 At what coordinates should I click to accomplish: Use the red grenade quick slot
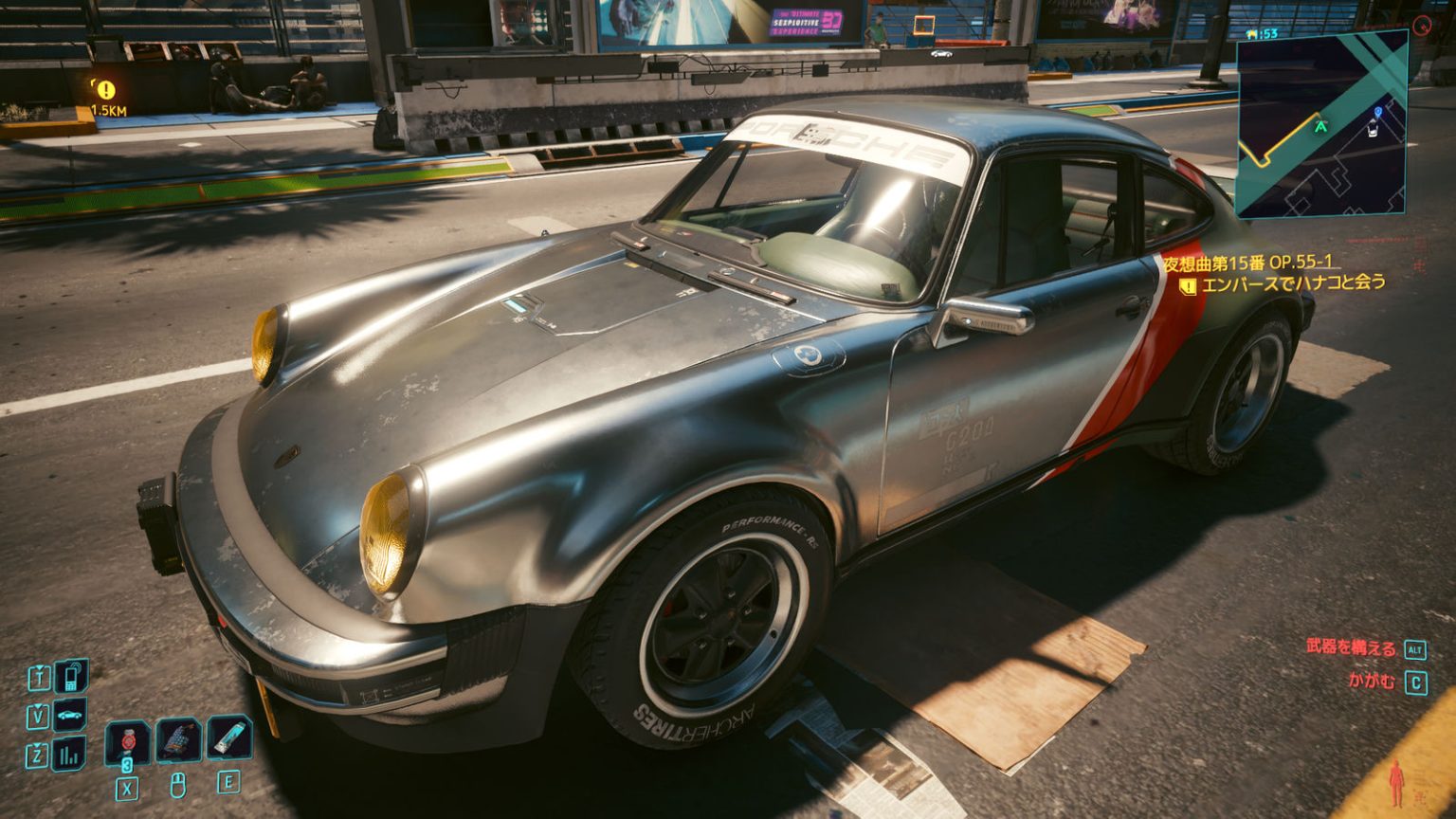(x=128, y=740)
